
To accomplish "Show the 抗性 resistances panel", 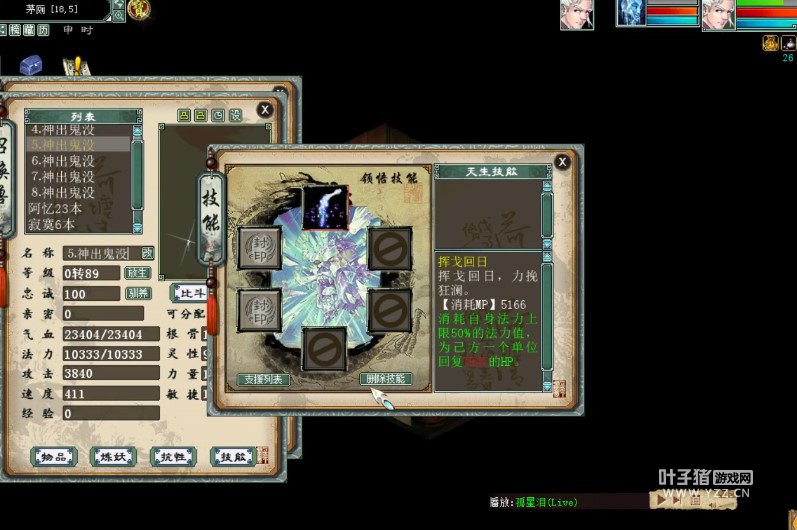I will tap(172, 457).
